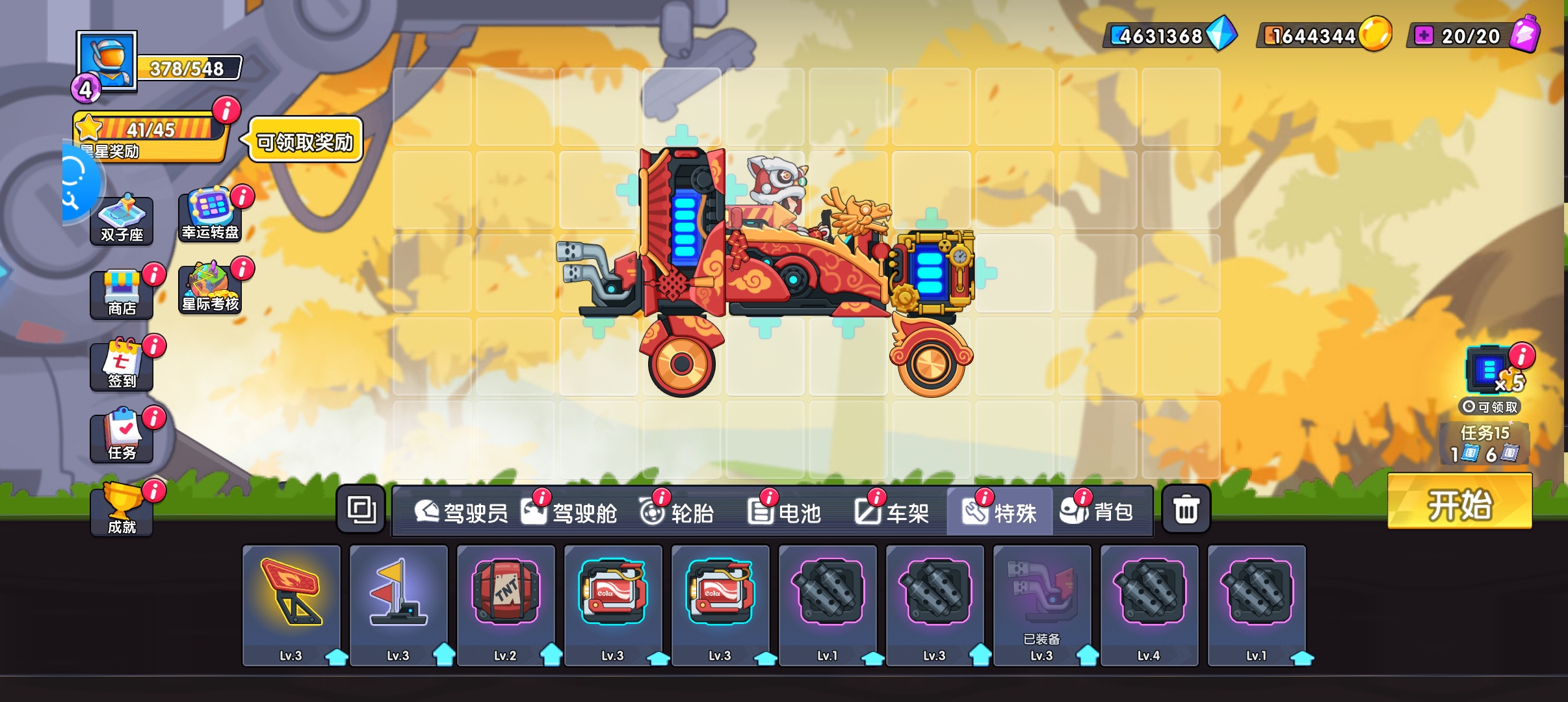Switch to the 驾驶员 driver tab
Viewport: 1568px width, 702px height.
462,512
